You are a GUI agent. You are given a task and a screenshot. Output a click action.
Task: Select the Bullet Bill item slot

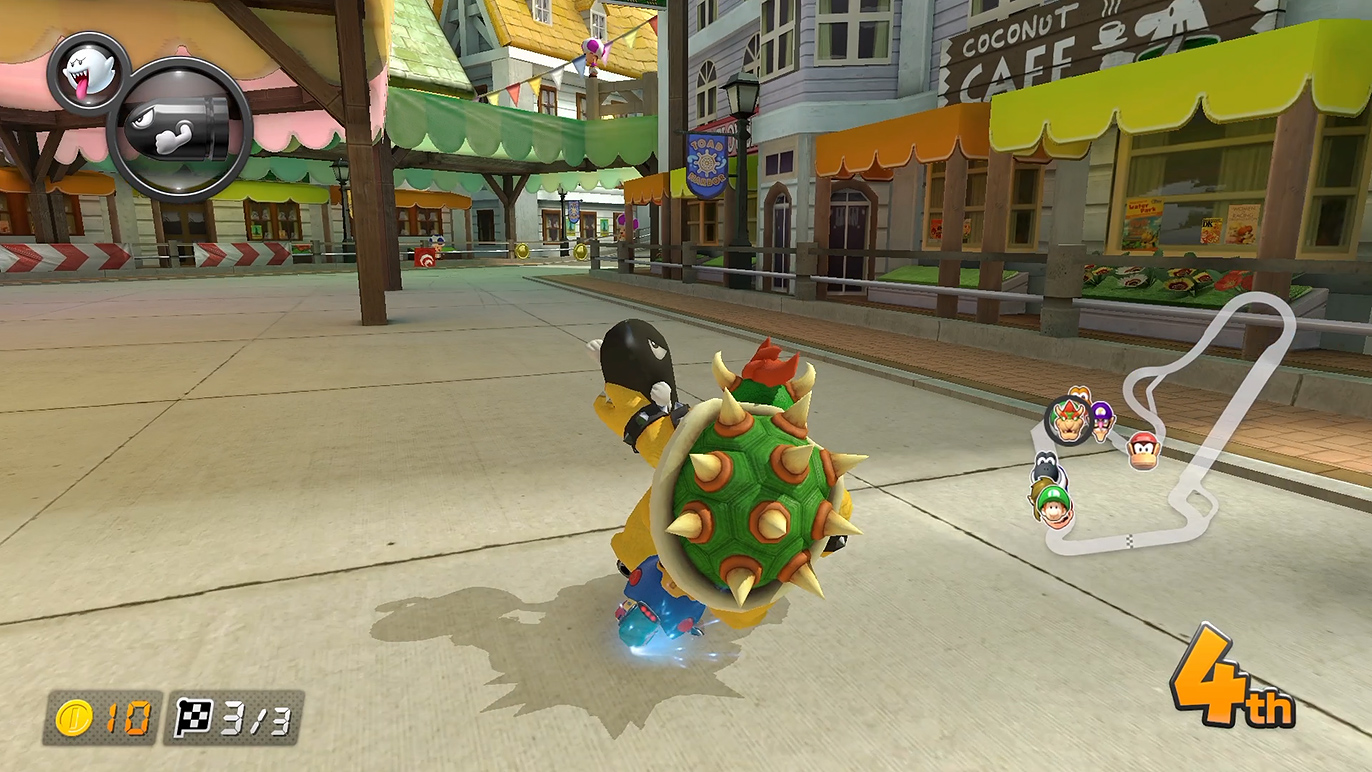(x=180, y=130)
